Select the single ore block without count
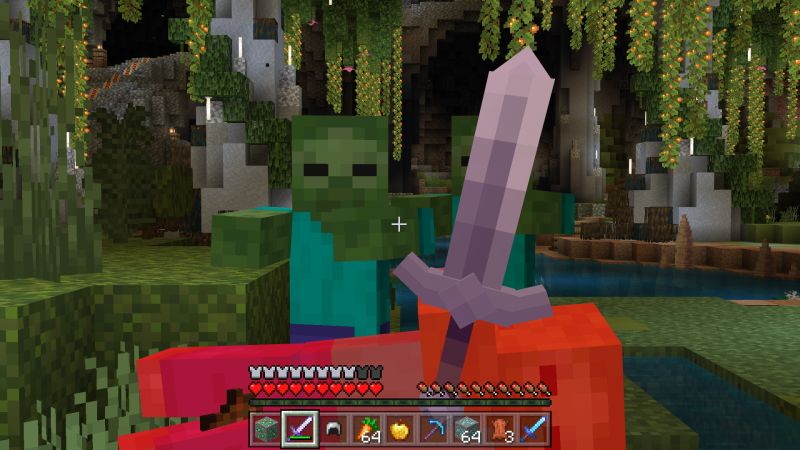This screenshot has width=800, height=450. (x=268, y=429)
